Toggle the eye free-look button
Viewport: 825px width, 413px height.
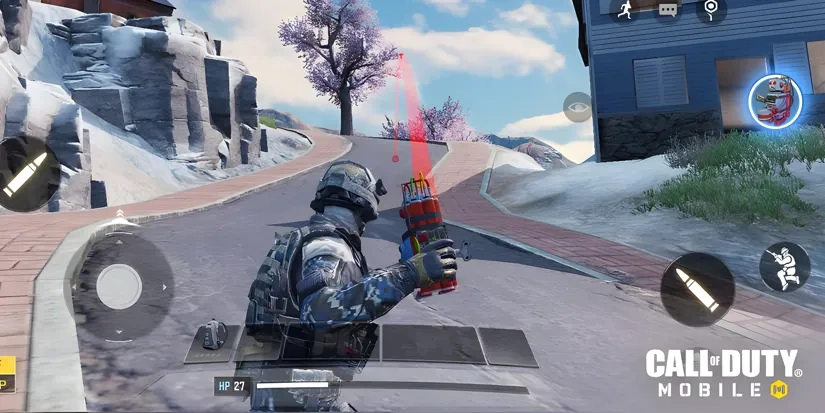tap(577, 107)
